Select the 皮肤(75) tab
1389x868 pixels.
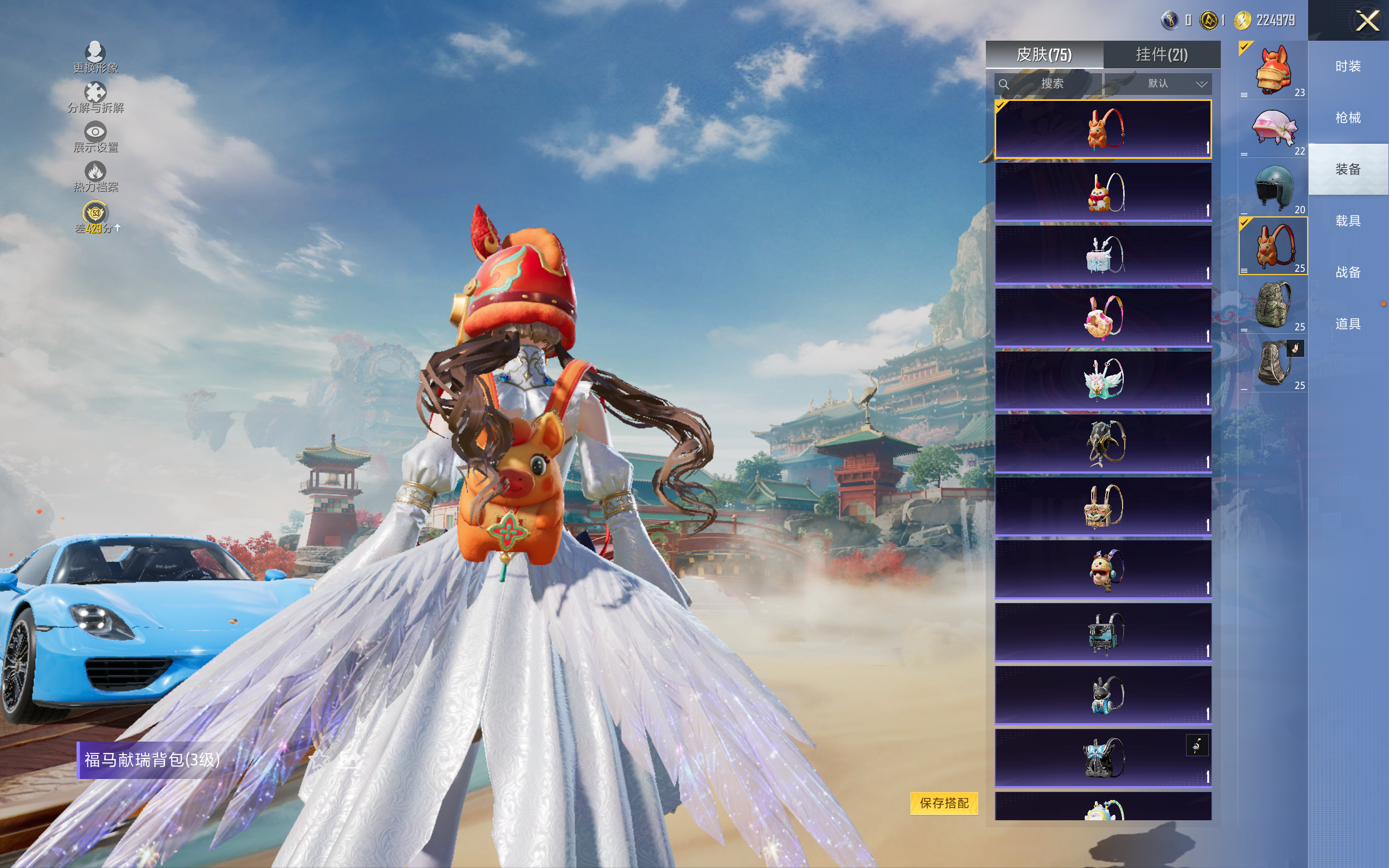pyautogui.click(x=1044, y=55)
